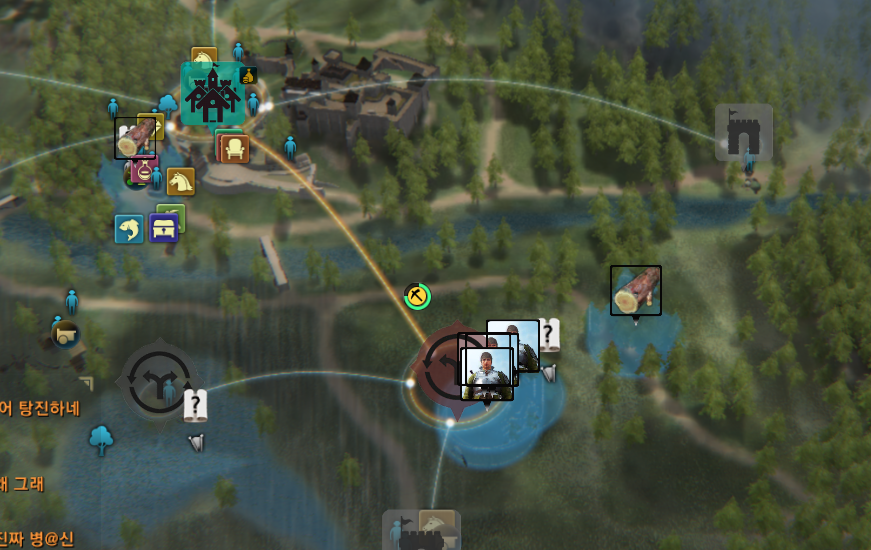Click the question mark scroll by the portraits
The image size is (871, 550).
(x=549, y=334)
